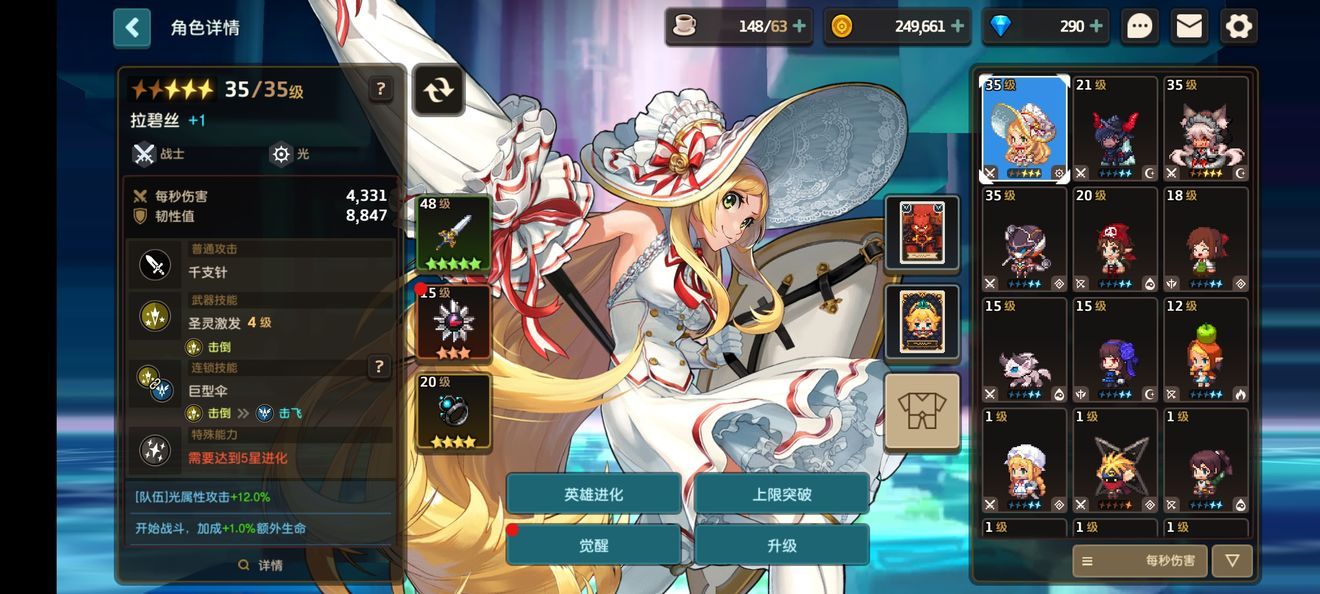Image resolution: width=1320 pixels, height=594 pixels.
Task: Open the gear settings menu
Action: coord(1238,27)
